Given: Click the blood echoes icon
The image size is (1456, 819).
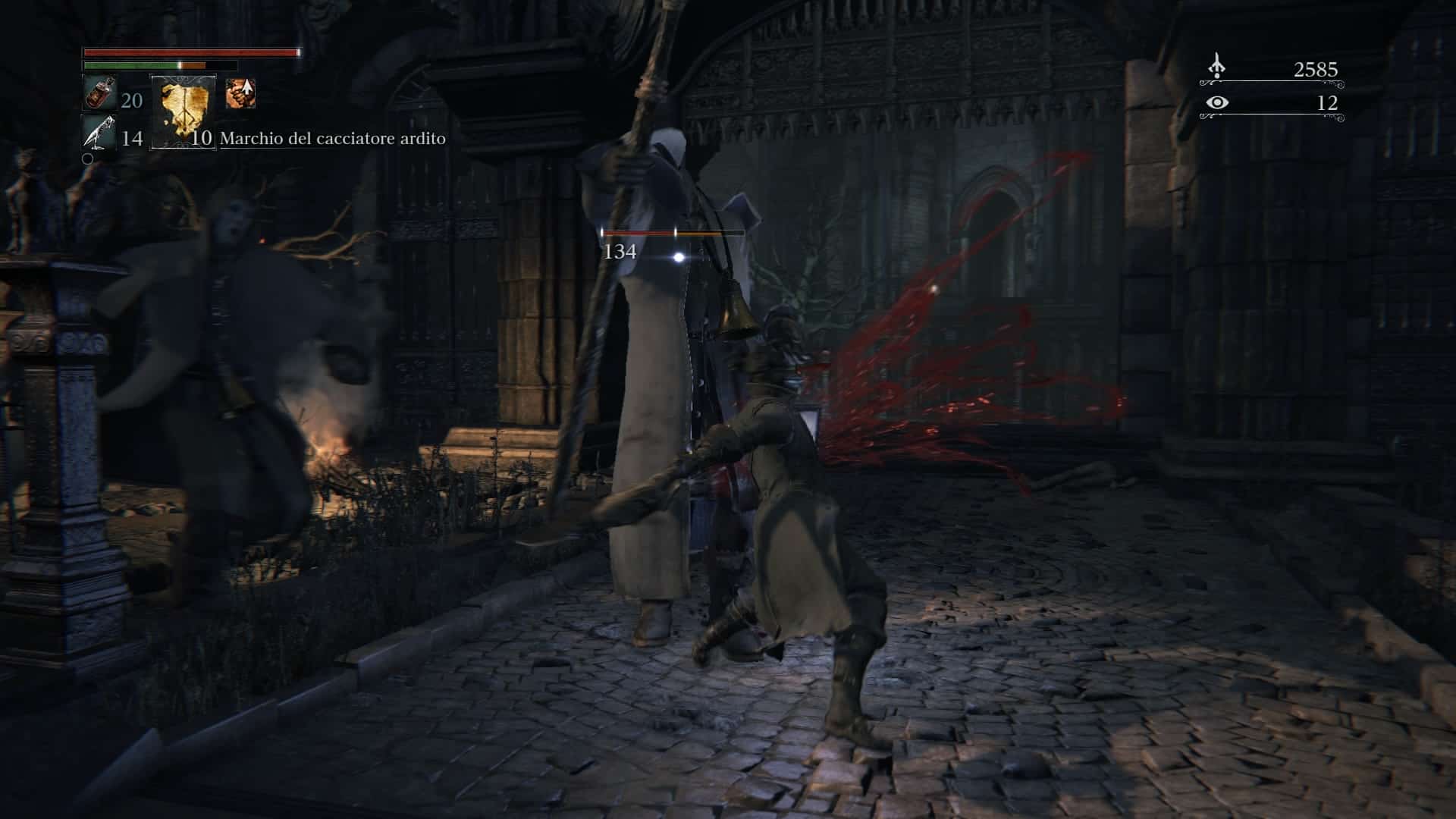Looking at the screenshot, I should (x=1216, y=67).
